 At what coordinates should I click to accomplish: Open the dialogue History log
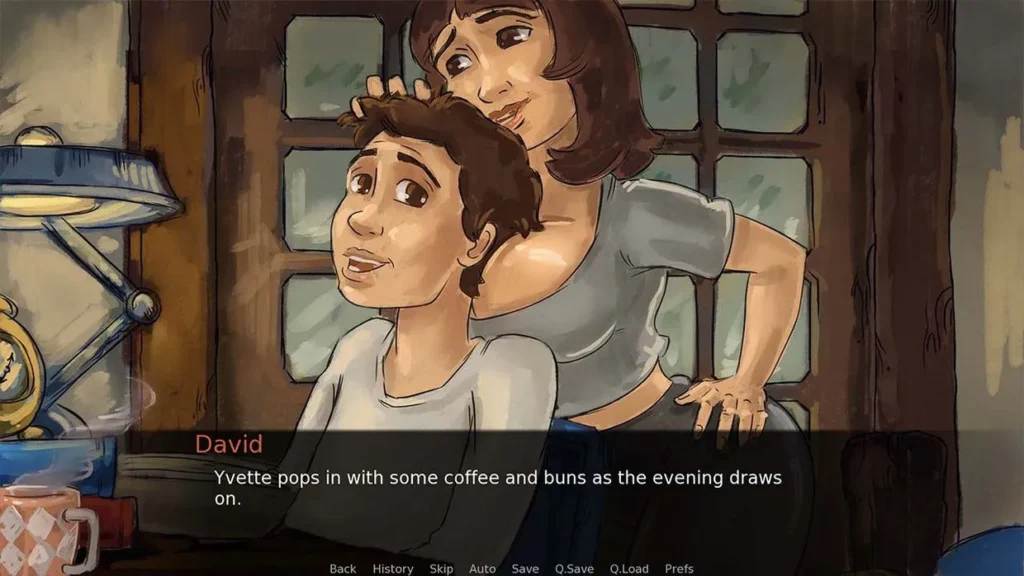[x=392, y=568]
